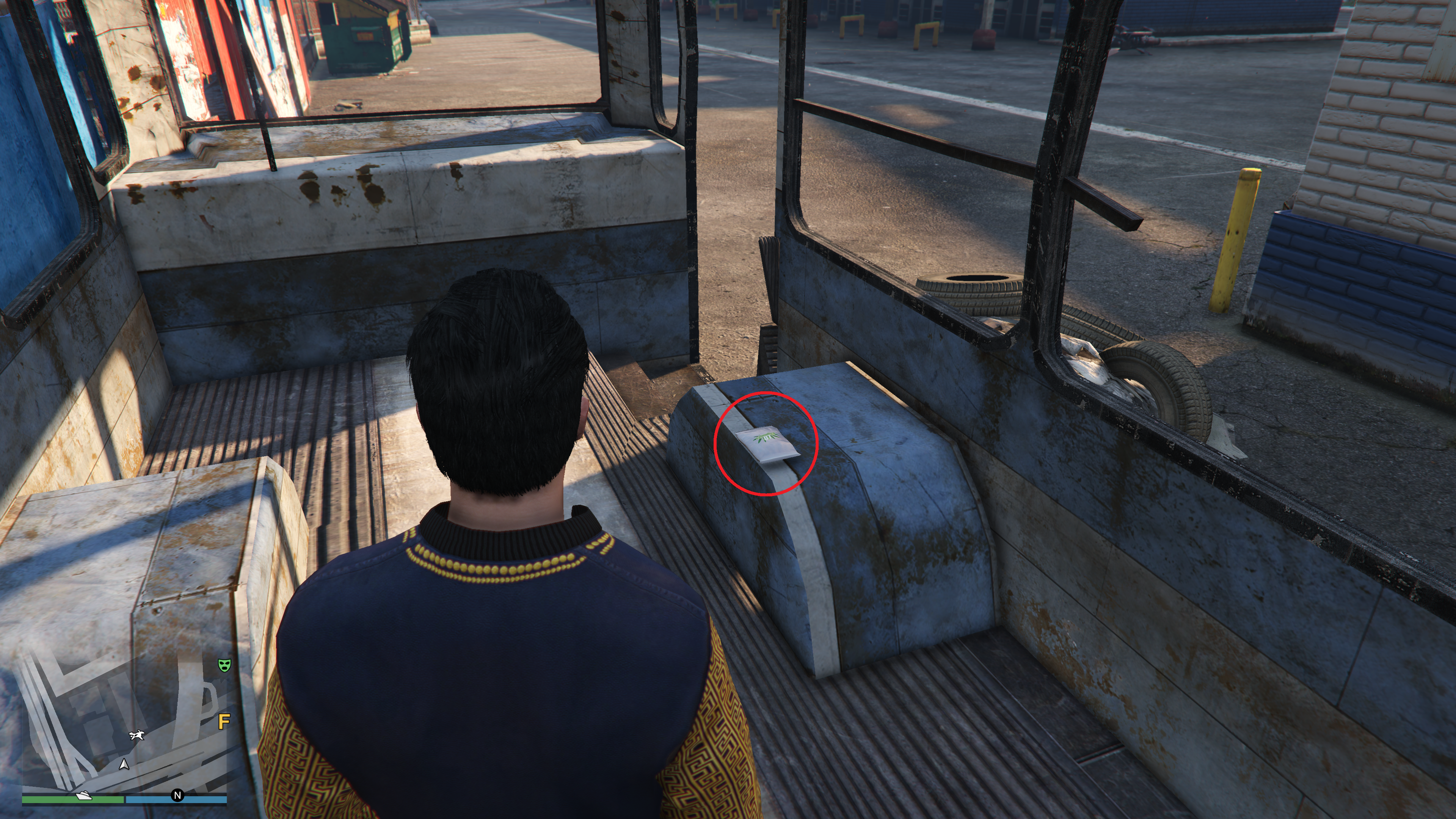The width and height of the screenshot is (1456, 819).
Task: Click the green mask blip on the minimap
Action: (225, 665)
